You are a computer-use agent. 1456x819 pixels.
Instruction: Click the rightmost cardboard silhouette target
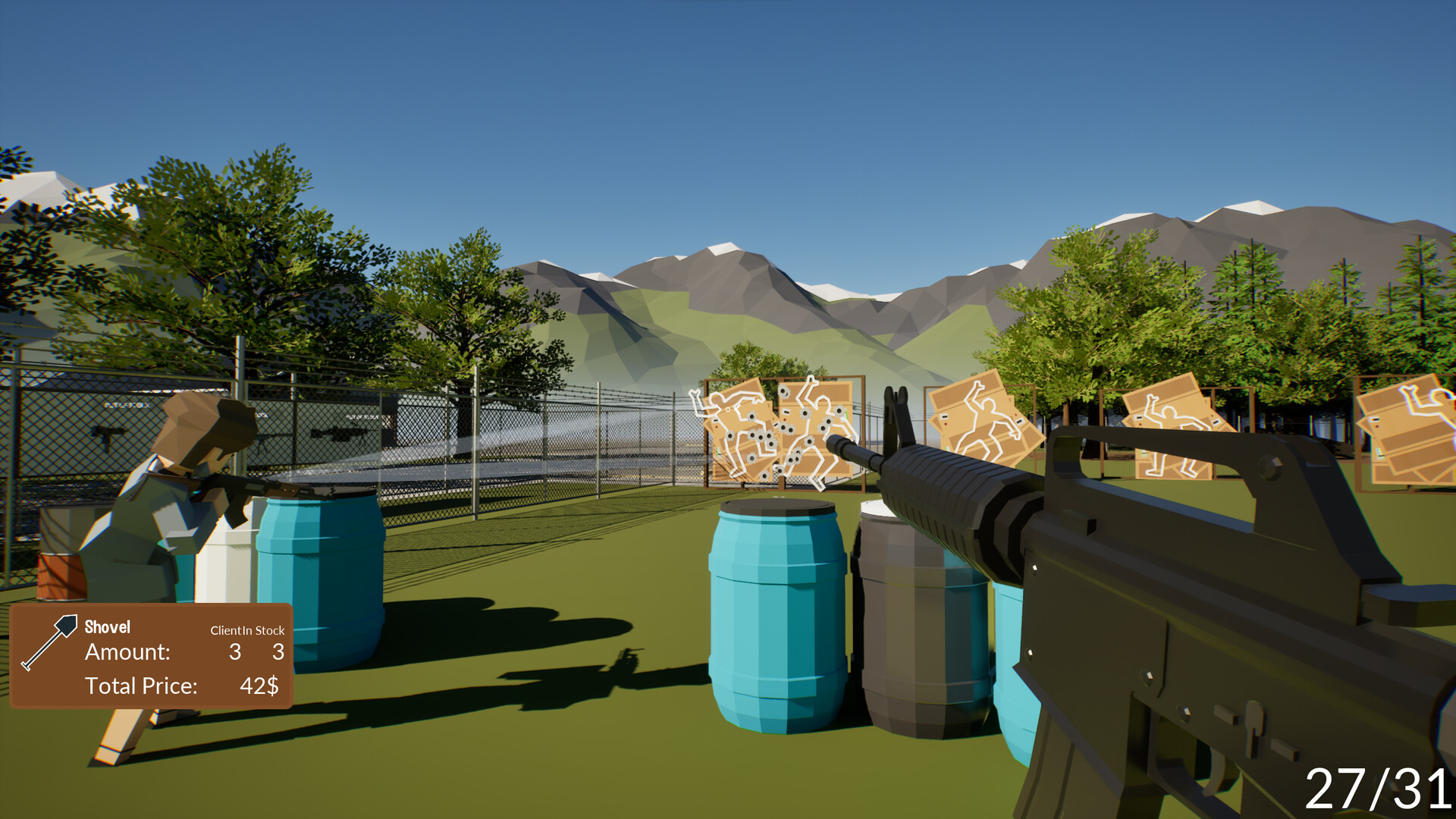pos(1410,432)
